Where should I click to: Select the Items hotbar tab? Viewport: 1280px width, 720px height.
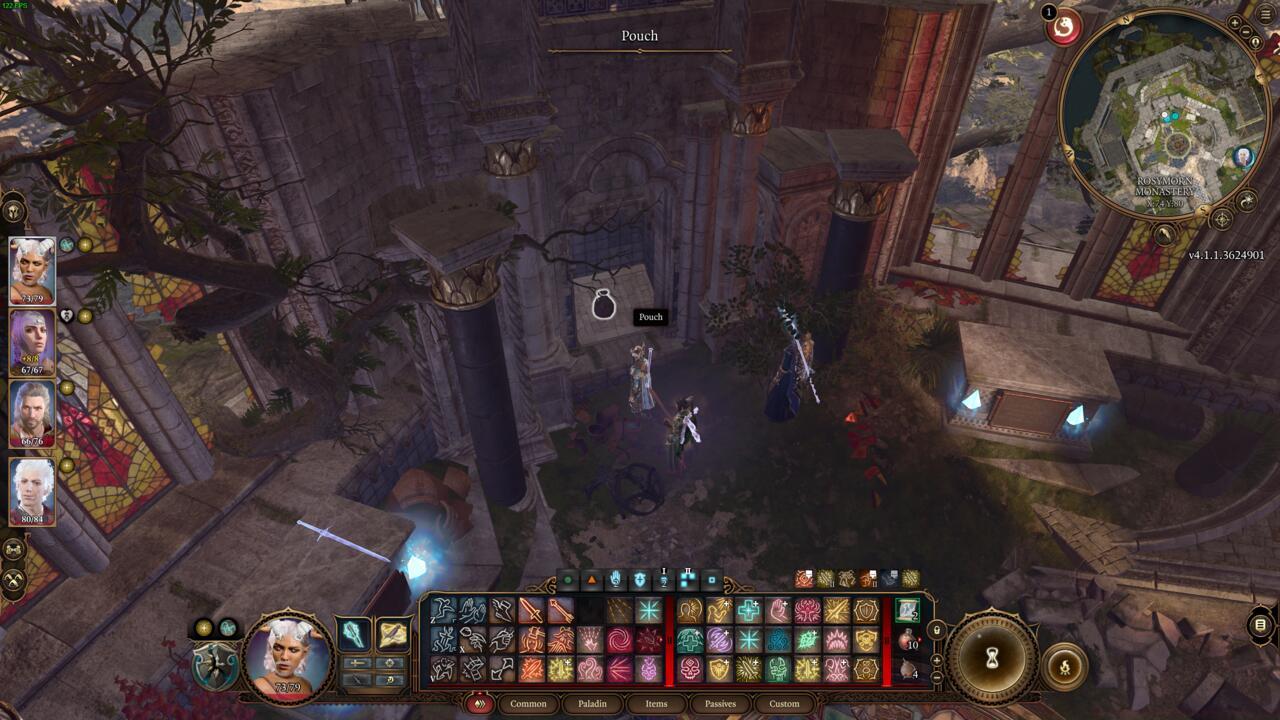[656, 703]
